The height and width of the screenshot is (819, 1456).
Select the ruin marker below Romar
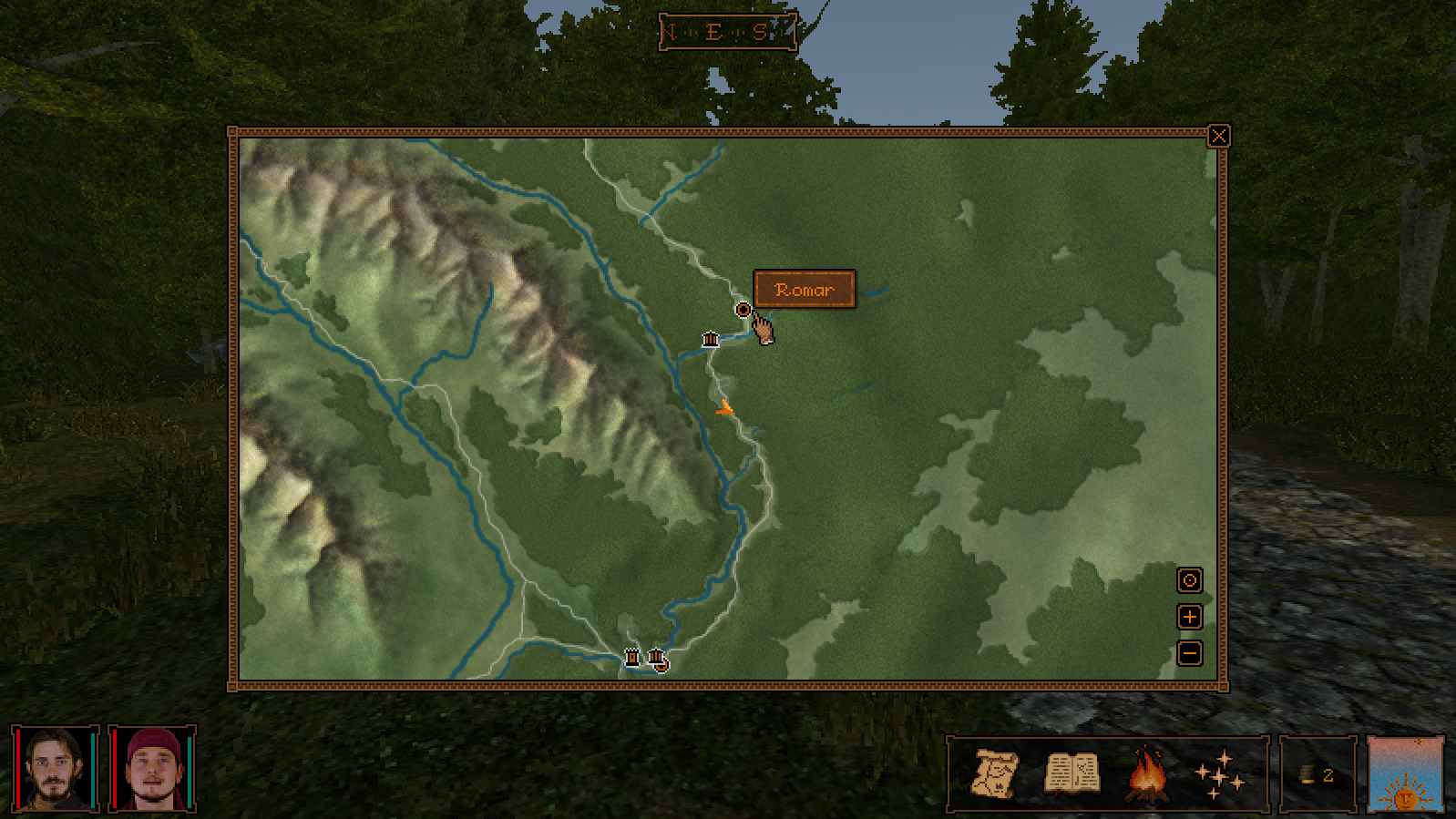coord(710,339)
